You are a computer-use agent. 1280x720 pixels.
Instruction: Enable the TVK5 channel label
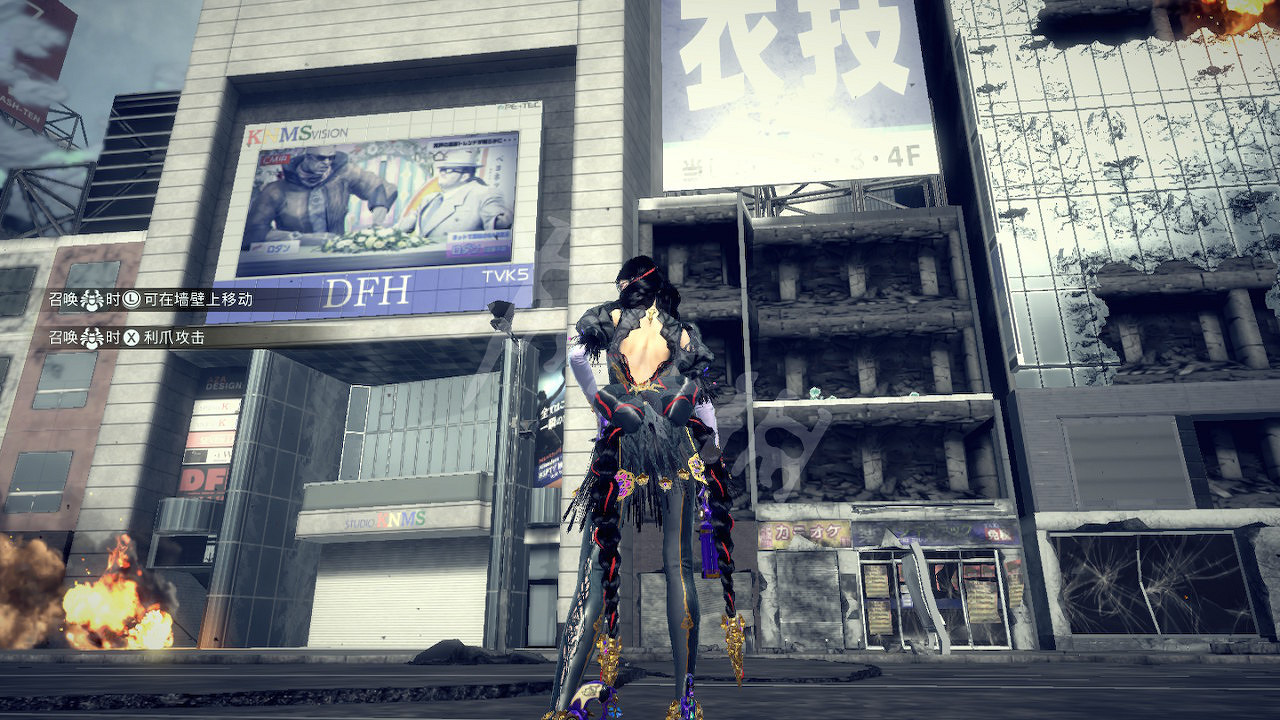[x=505, y=274]
